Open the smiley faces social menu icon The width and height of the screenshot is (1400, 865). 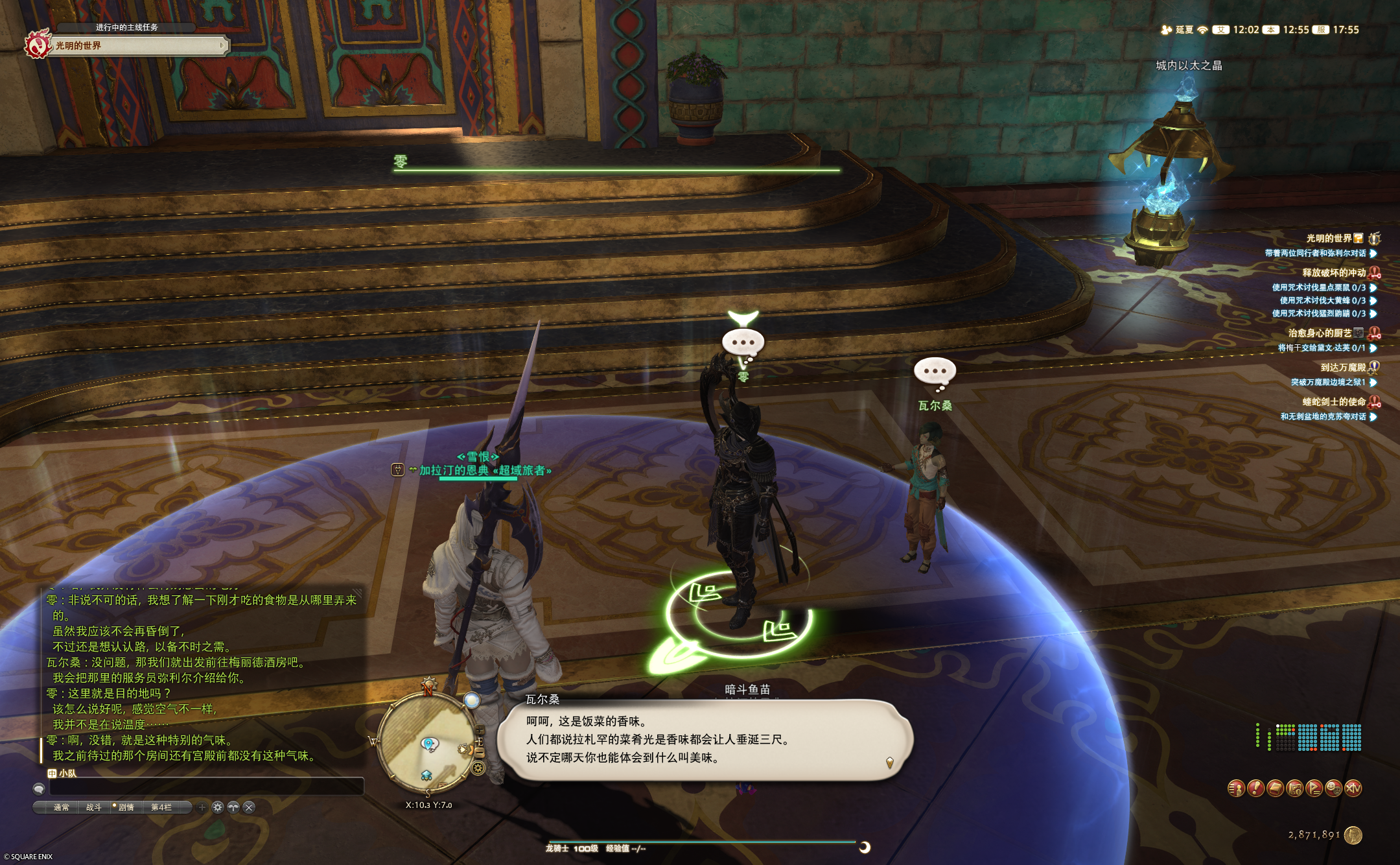[x=1333, y=788]
